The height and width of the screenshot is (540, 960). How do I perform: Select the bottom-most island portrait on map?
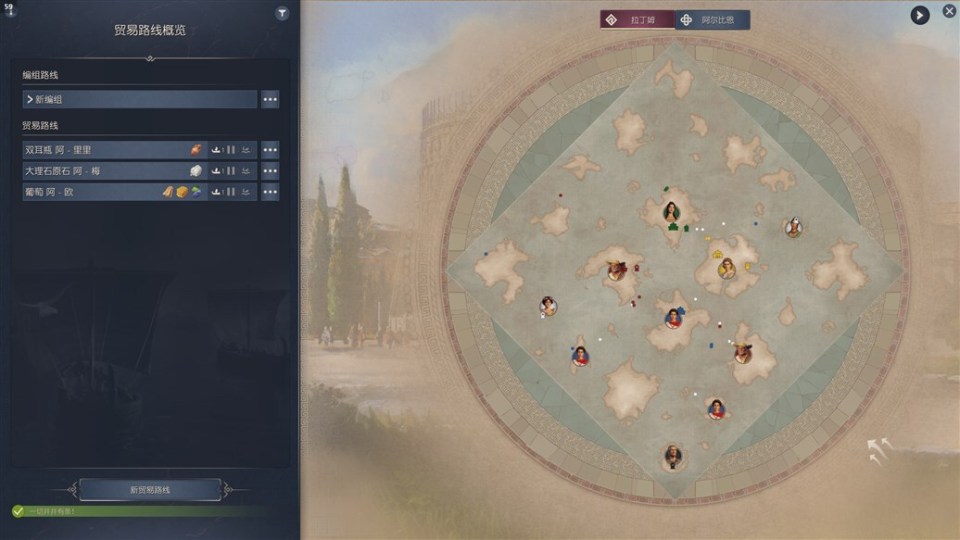click(x=673, y=456)
